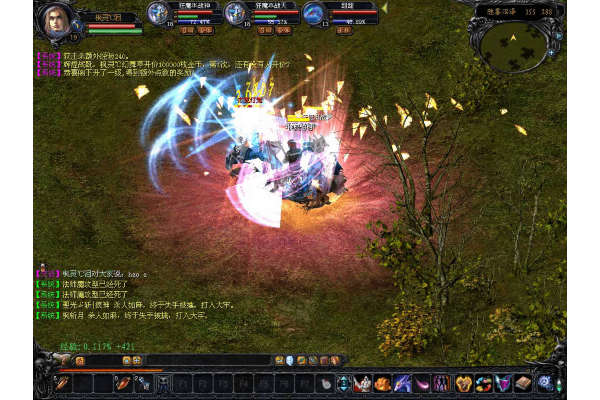This screenshot has width=600, height=400.
Task: Open the blue swirling gear icon
Action: 545,382
